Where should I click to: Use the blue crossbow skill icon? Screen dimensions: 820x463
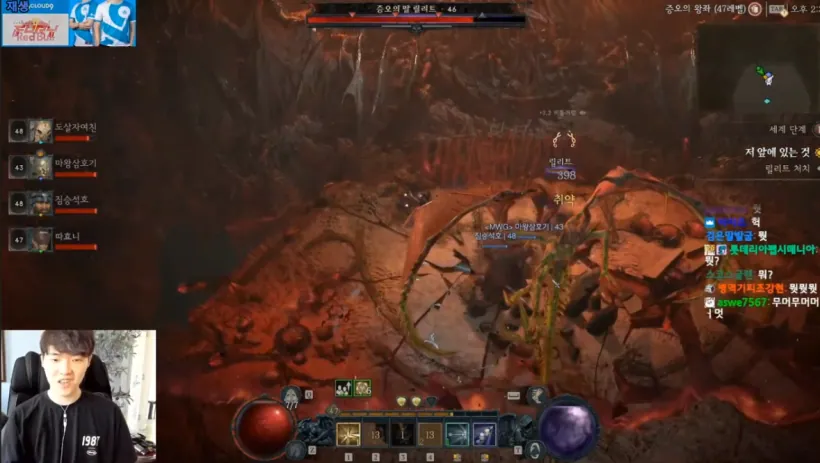click(457, 435)
